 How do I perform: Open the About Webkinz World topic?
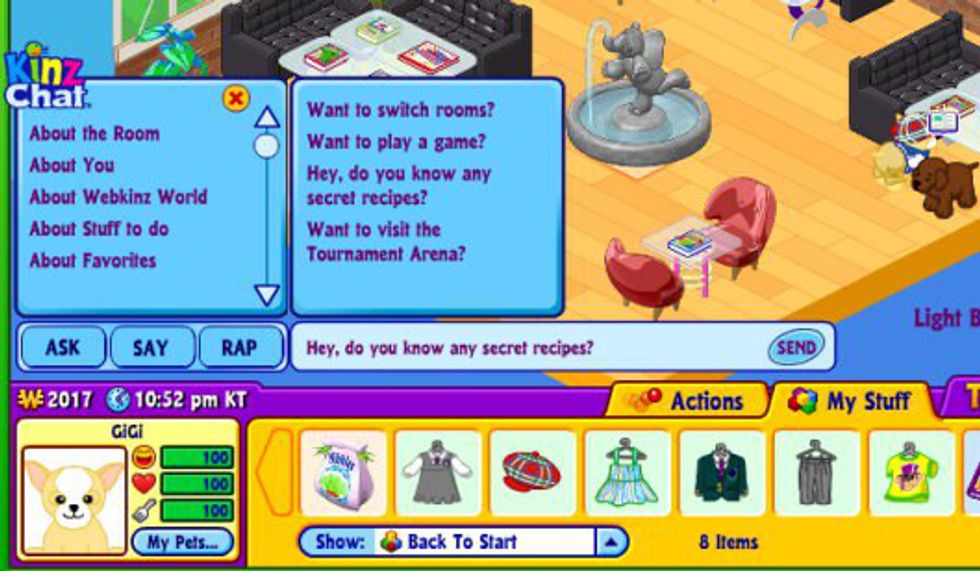(118, 197)
